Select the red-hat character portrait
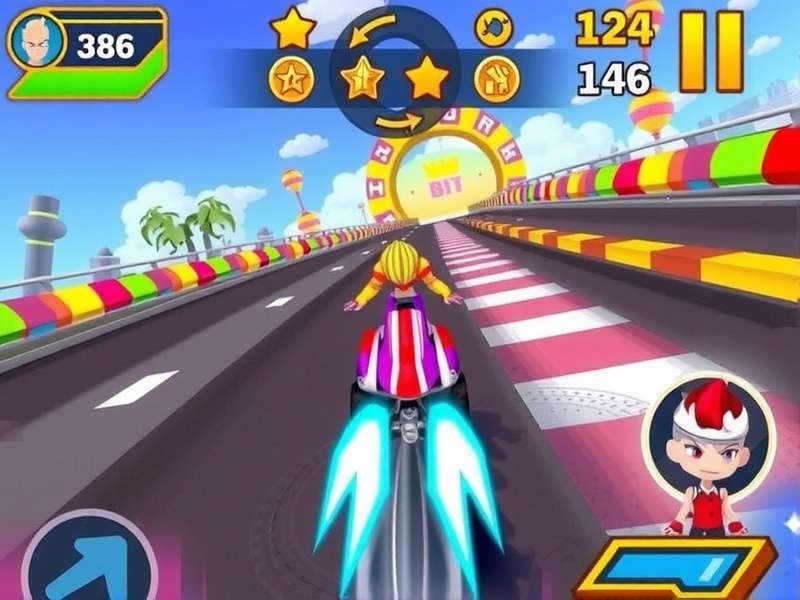 coord(709,448)
